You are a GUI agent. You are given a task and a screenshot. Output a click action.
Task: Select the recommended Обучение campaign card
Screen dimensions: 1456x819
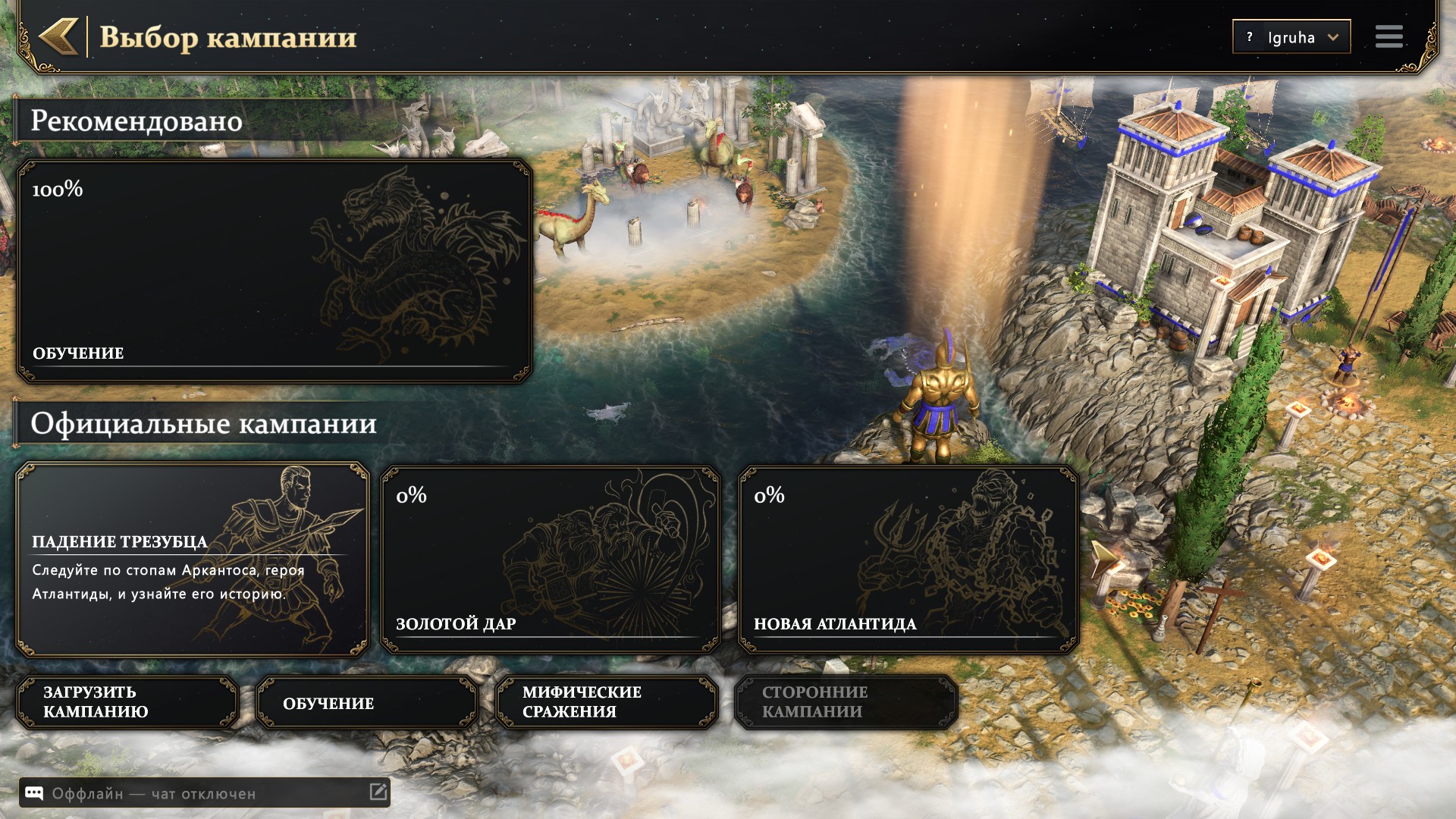(x=274, y=271)
